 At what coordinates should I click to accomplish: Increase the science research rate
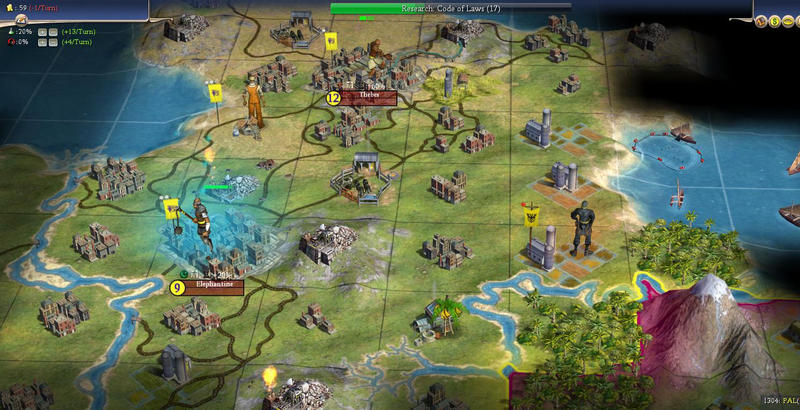point(42,31)
